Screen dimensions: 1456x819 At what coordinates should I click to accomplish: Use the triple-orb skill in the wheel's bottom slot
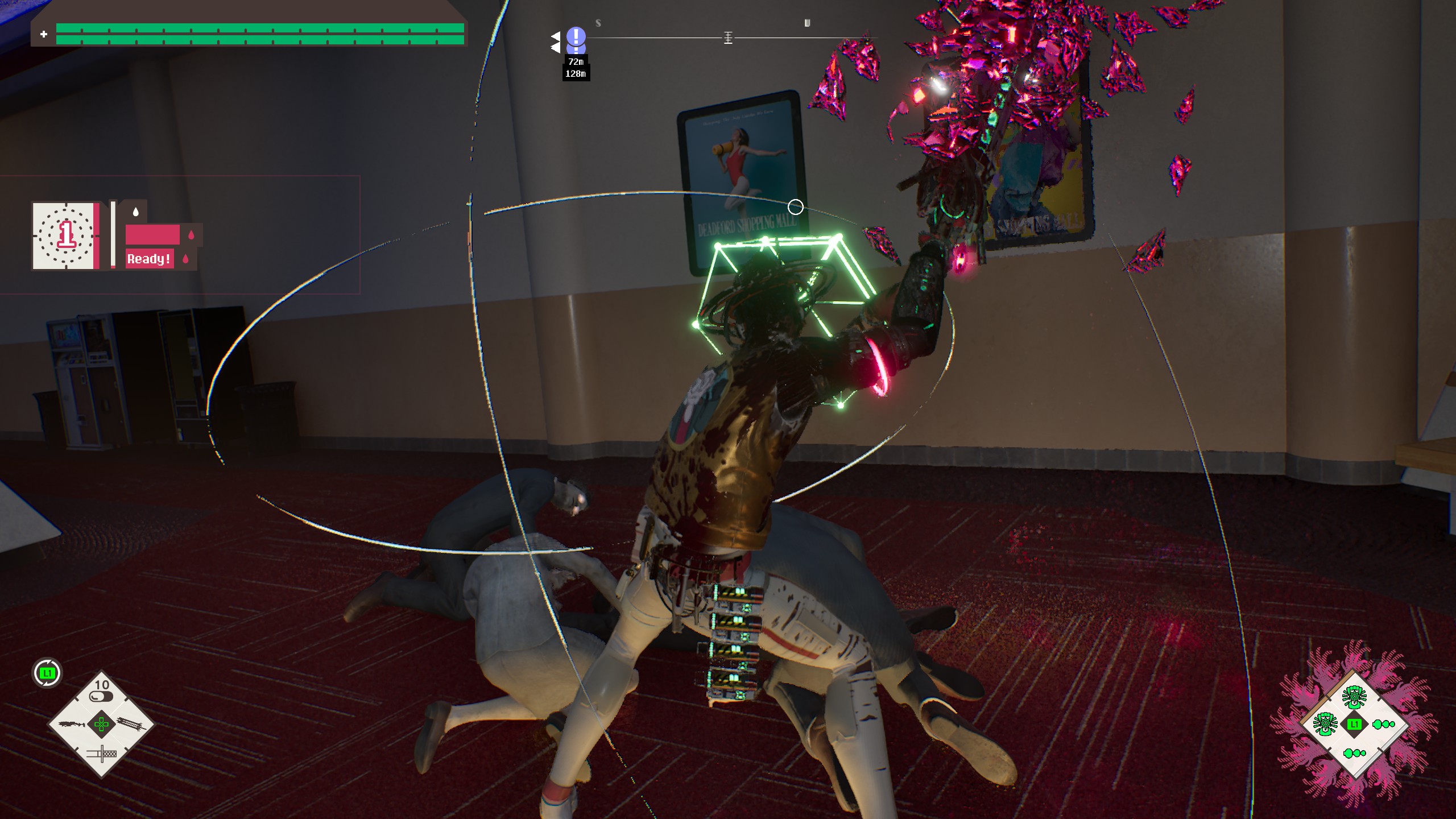[1354, 754]
